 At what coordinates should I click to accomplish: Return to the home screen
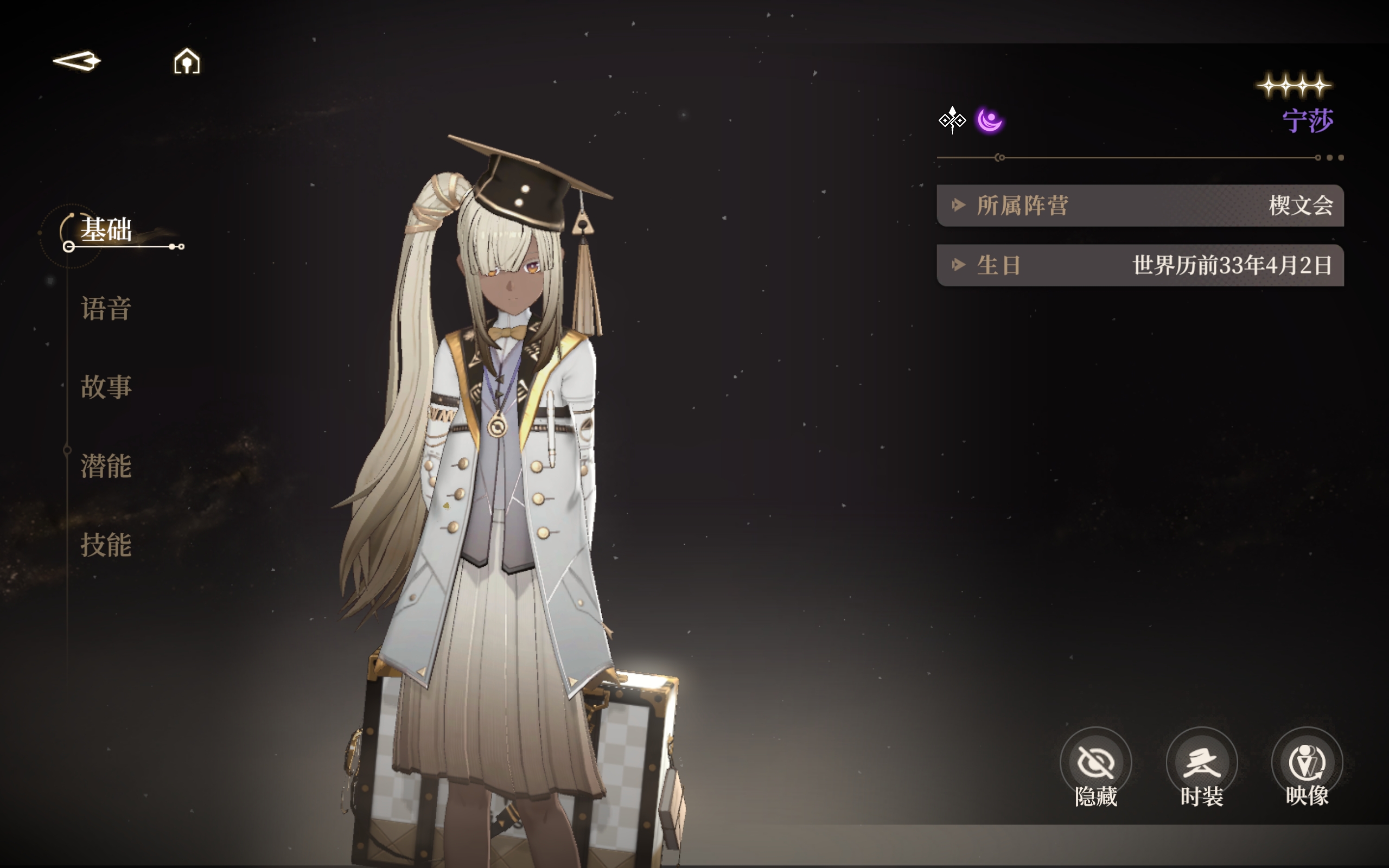(x=187, y=61)
